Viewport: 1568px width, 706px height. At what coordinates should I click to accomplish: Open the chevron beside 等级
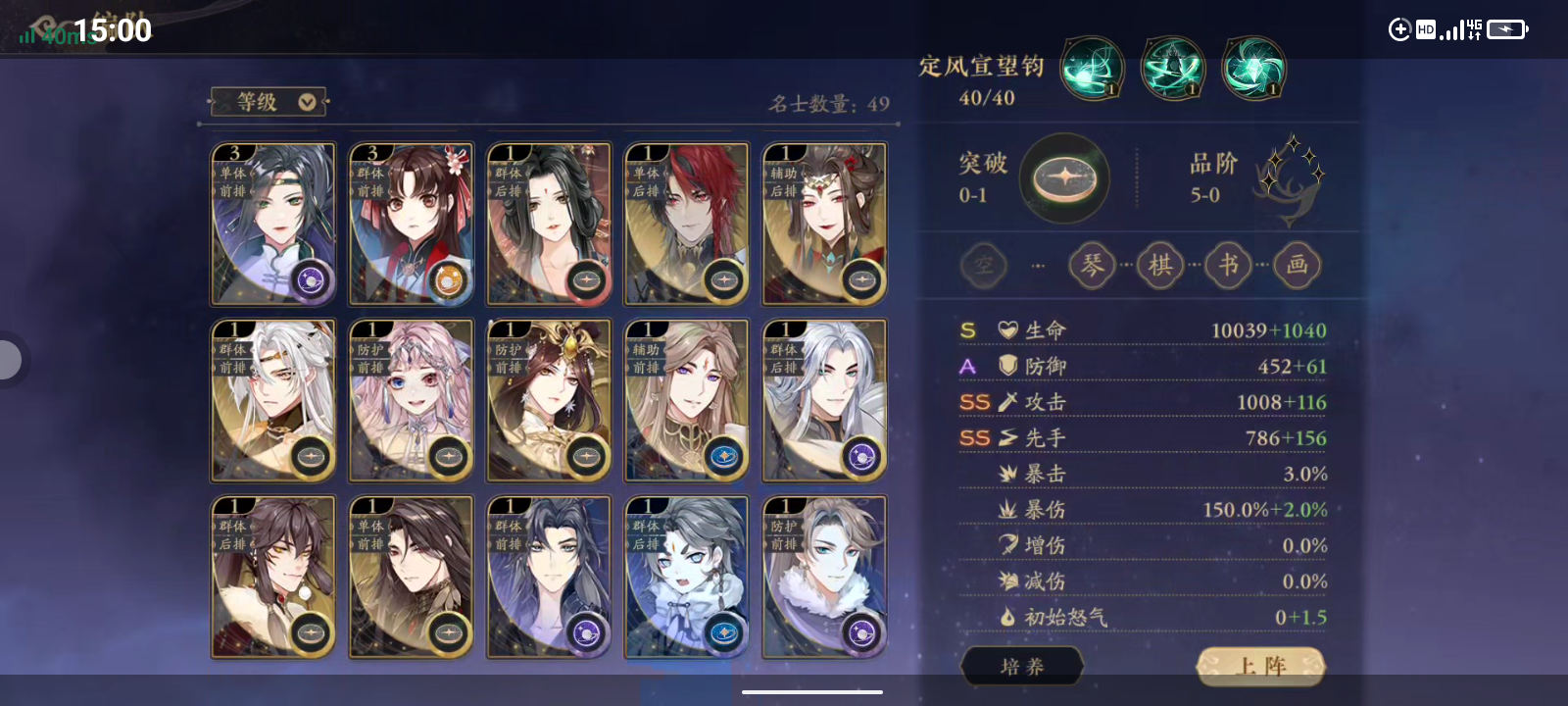[306, 101]
